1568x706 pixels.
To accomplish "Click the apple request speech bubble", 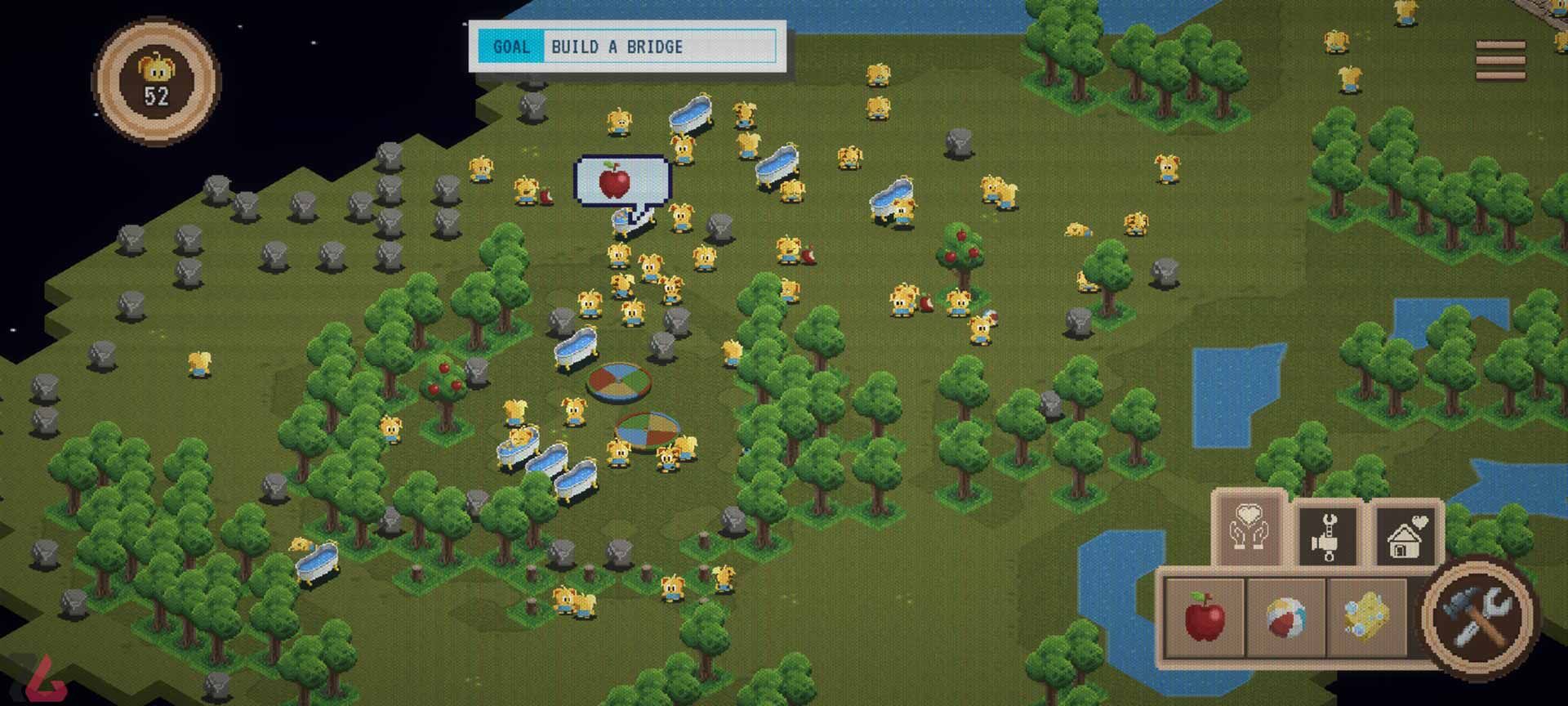I will [x=621, y=181].
